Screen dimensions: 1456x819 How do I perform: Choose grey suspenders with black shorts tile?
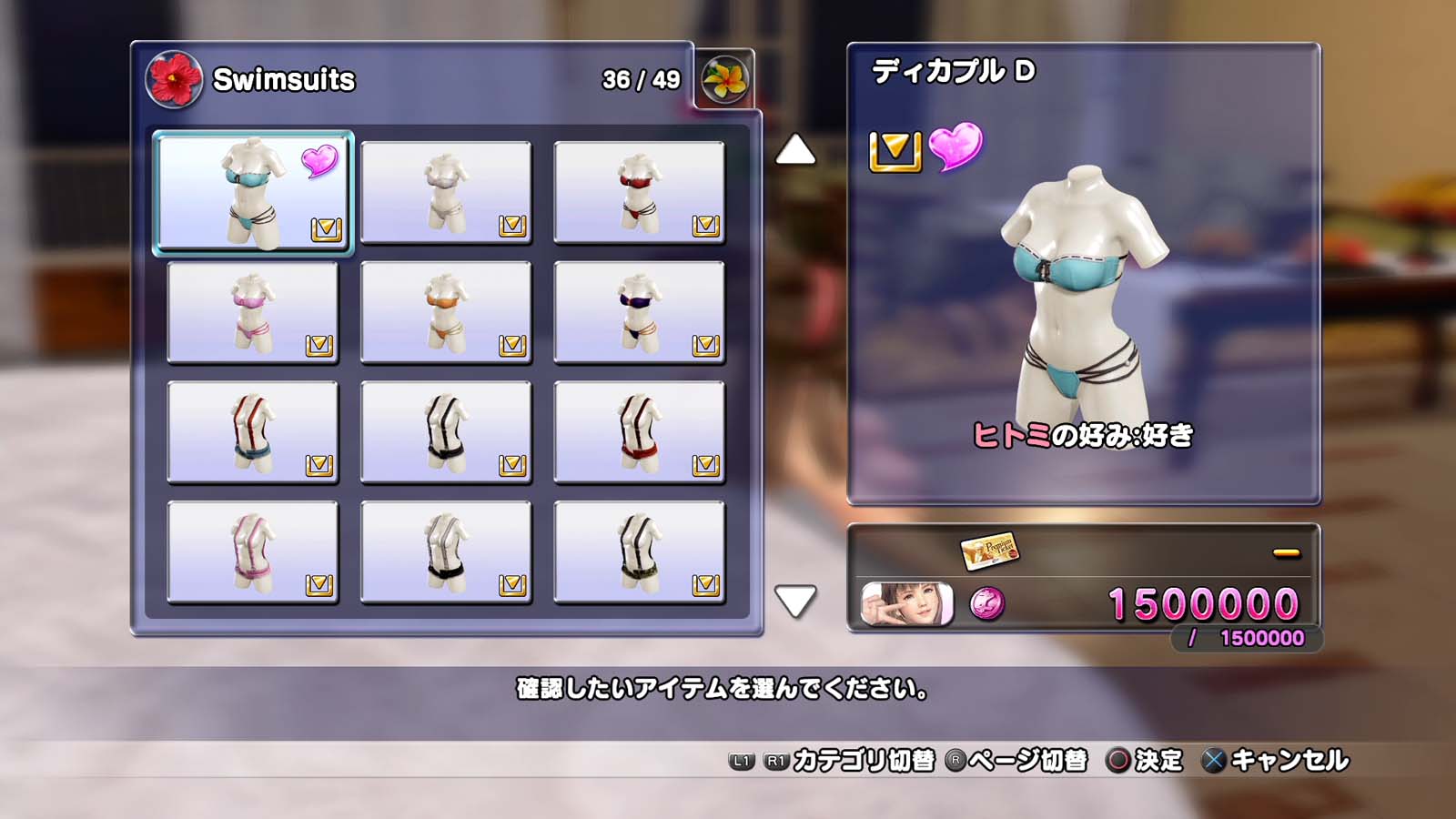click(x=446, y=552)
